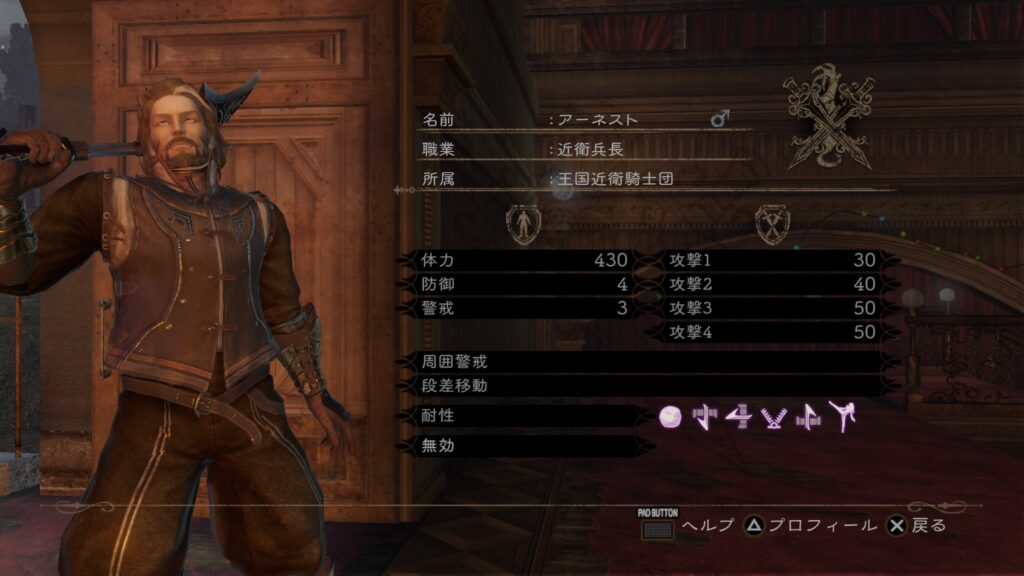Click the crossed weapons shield icon

772,224
